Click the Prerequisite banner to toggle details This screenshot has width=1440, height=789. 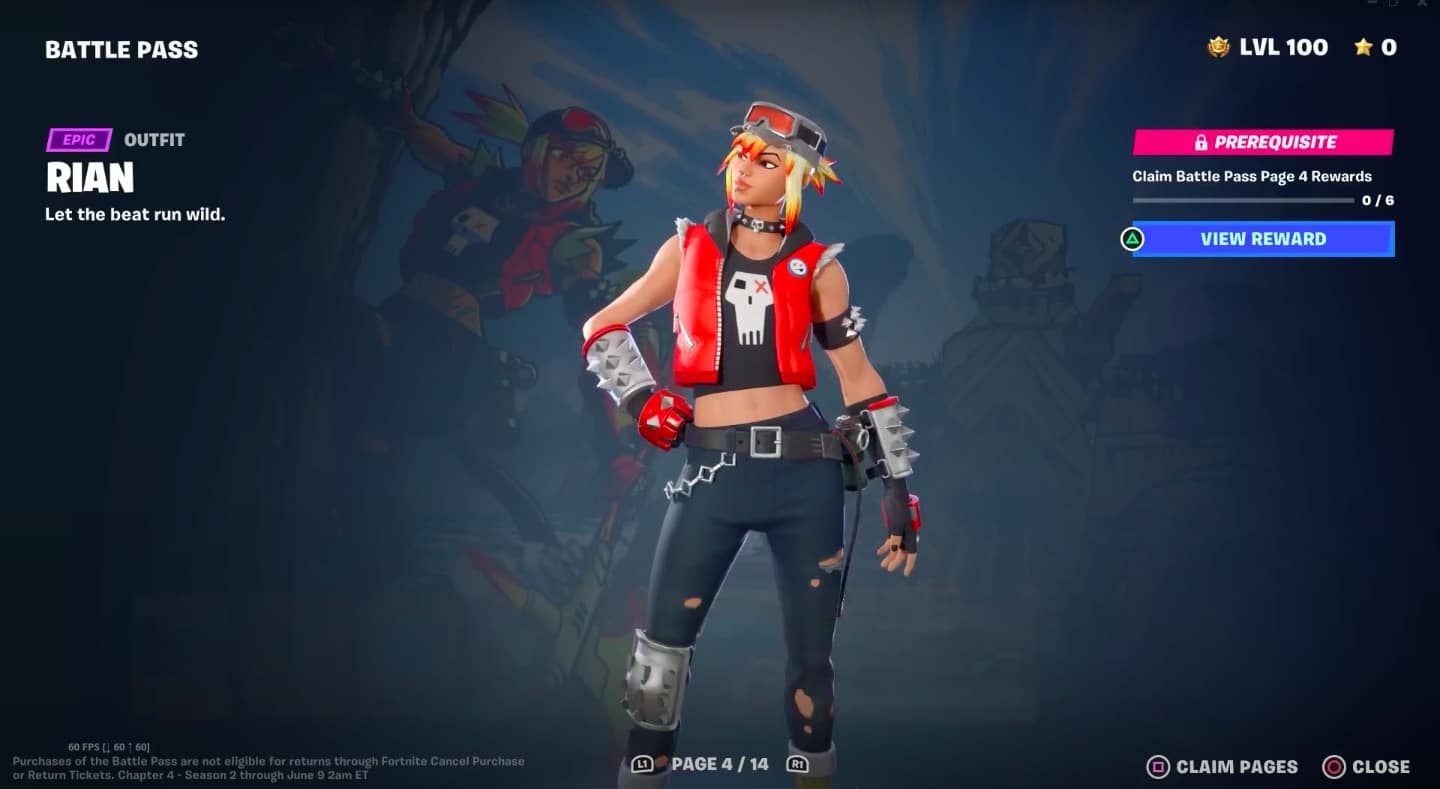click(1261, 141)
